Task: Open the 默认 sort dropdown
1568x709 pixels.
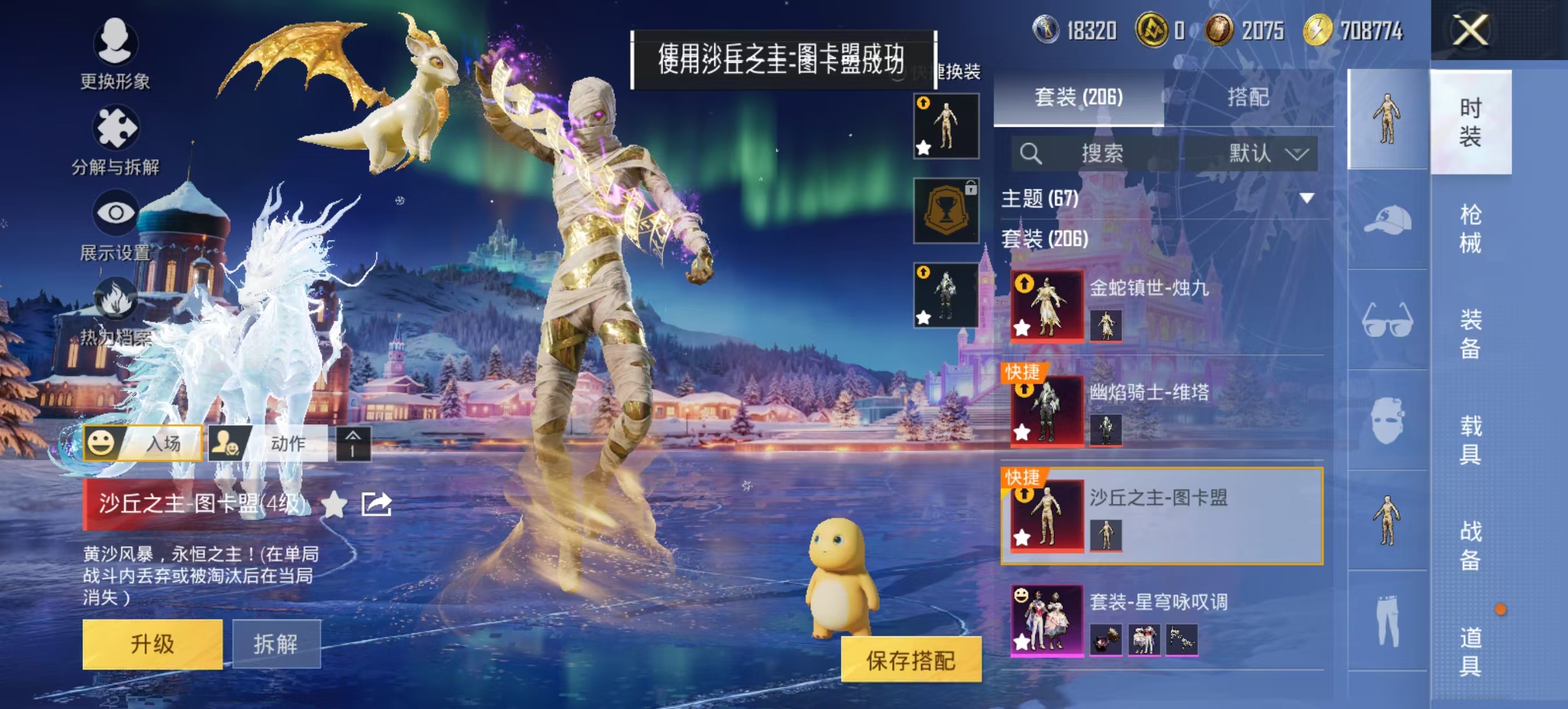Action: [x=1265, y=154]
